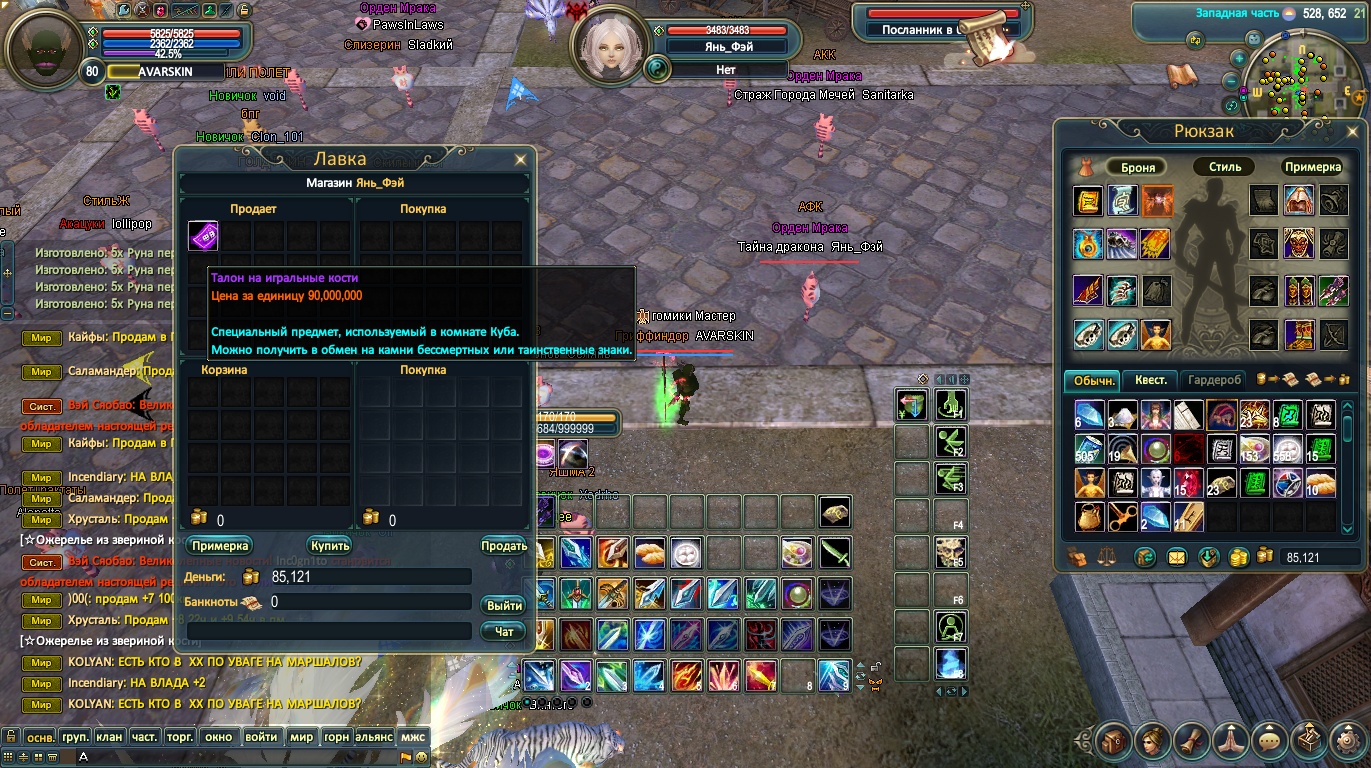Viewport: 1371px width, 768px height.
Task: Show the Стиль equipment view
Action: click(x=1225, y=167)
